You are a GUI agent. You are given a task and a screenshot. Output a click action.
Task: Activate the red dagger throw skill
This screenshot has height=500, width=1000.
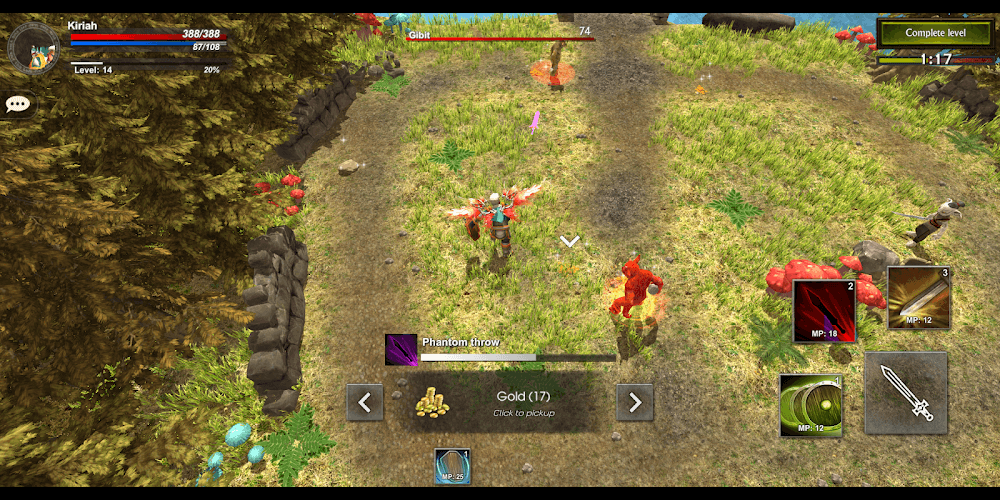pyautogui.click(x=824, y=310)
